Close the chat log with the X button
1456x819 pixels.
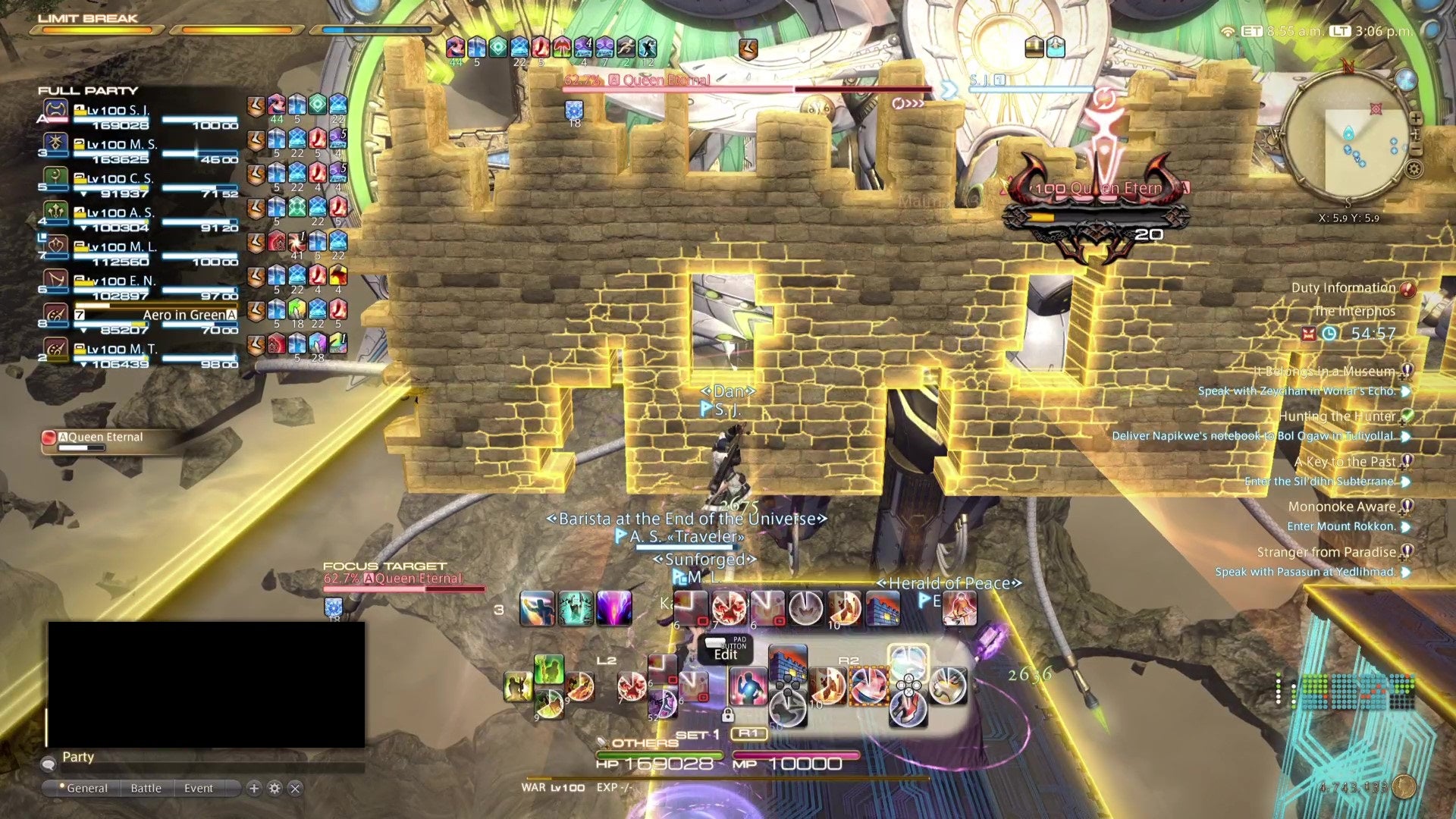(295, 788)
